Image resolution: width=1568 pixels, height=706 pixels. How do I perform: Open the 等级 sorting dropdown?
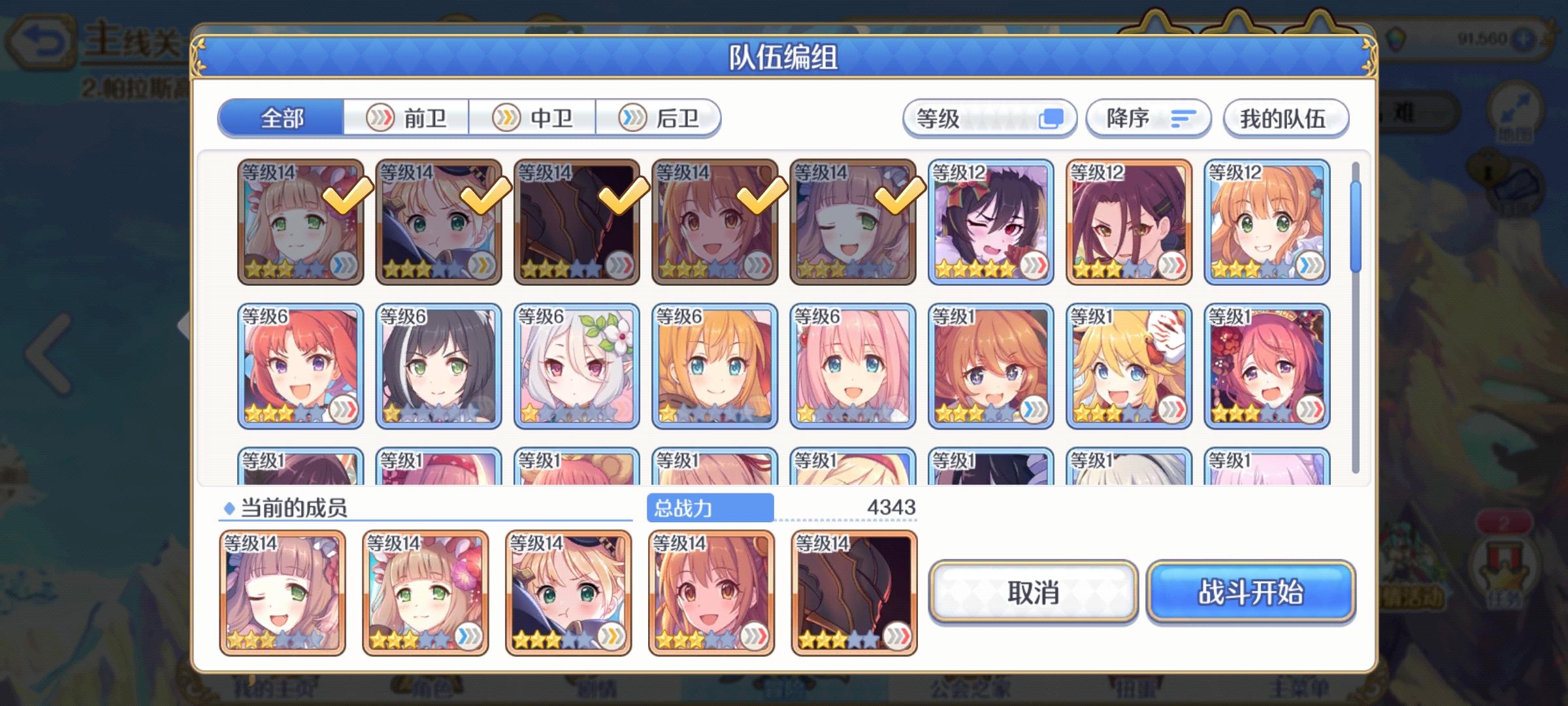tap(988, 118)
